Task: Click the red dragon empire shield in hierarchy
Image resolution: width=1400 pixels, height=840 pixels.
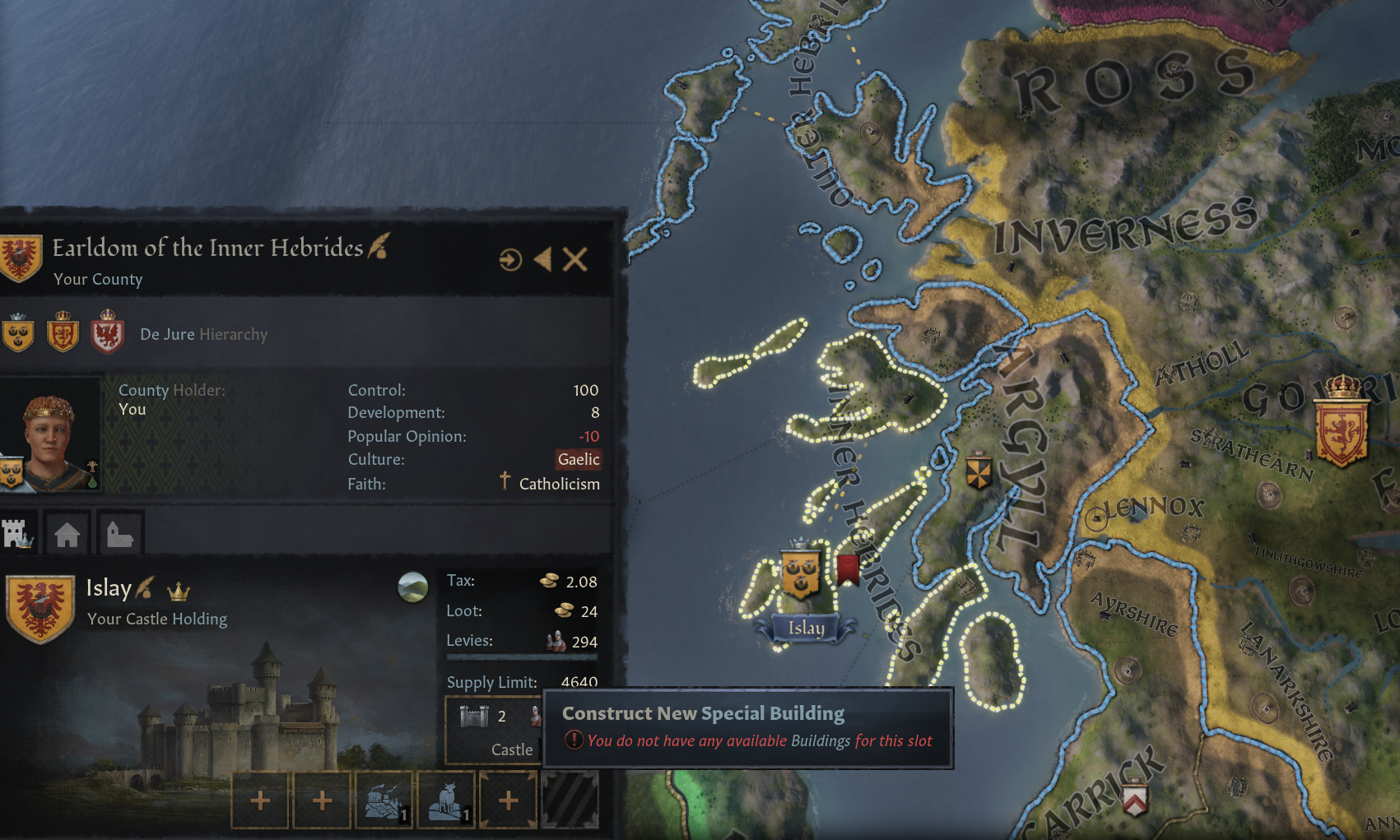Action: 106,334
